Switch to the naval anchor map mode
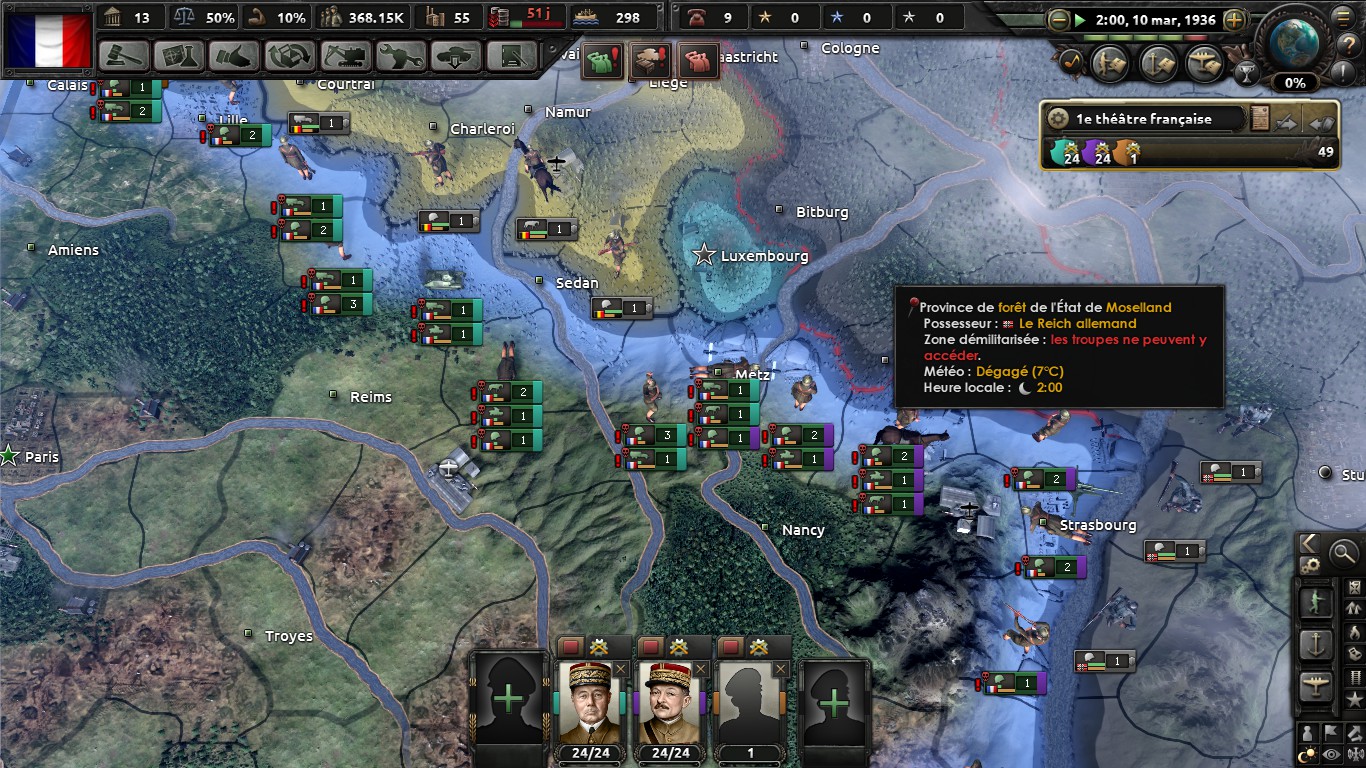This screenshot has width=1366, height=768. click(x=1317, y=645)
